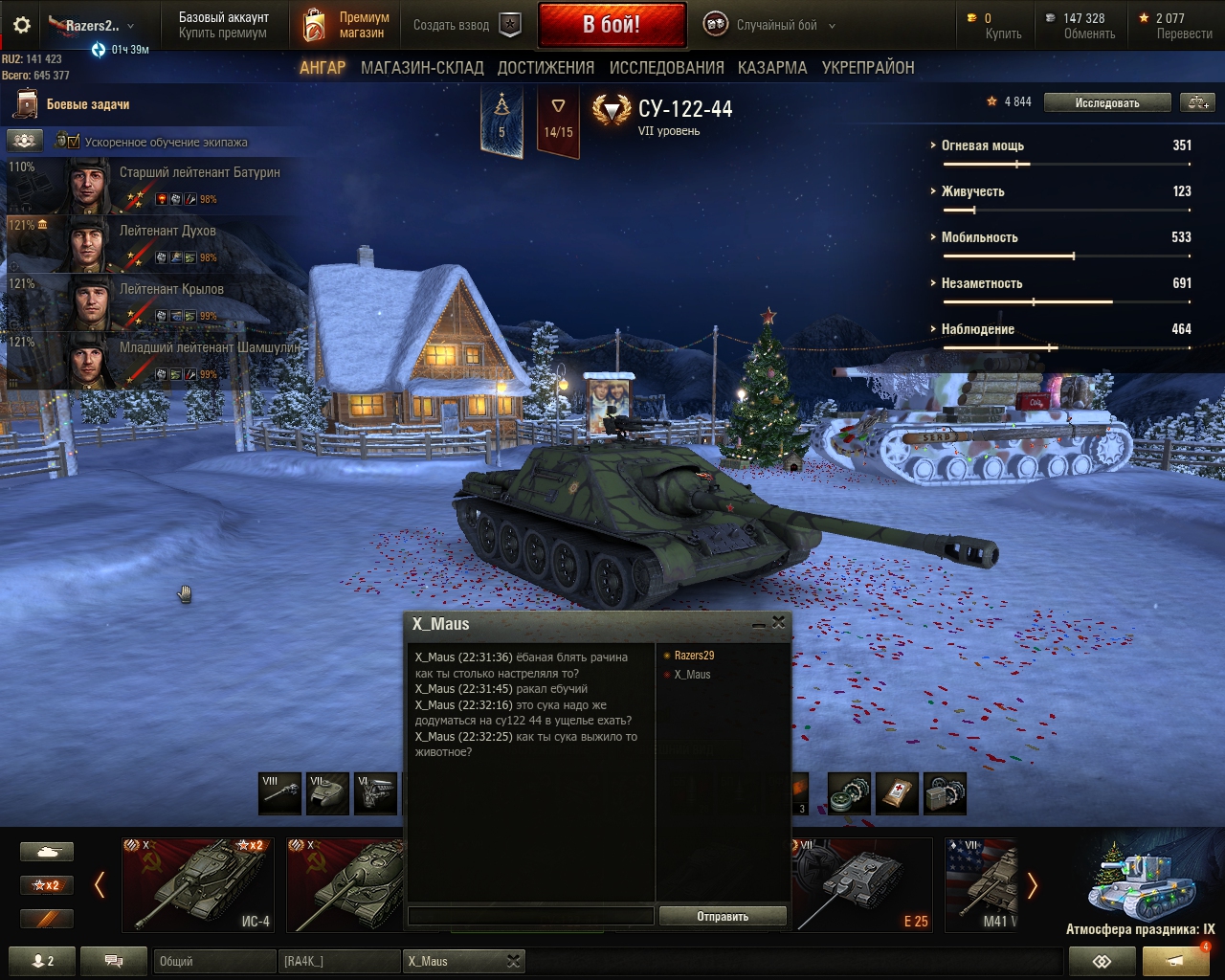
Task: Select the ИС-4 tank in carousel
Action: (x=198, y=884)
